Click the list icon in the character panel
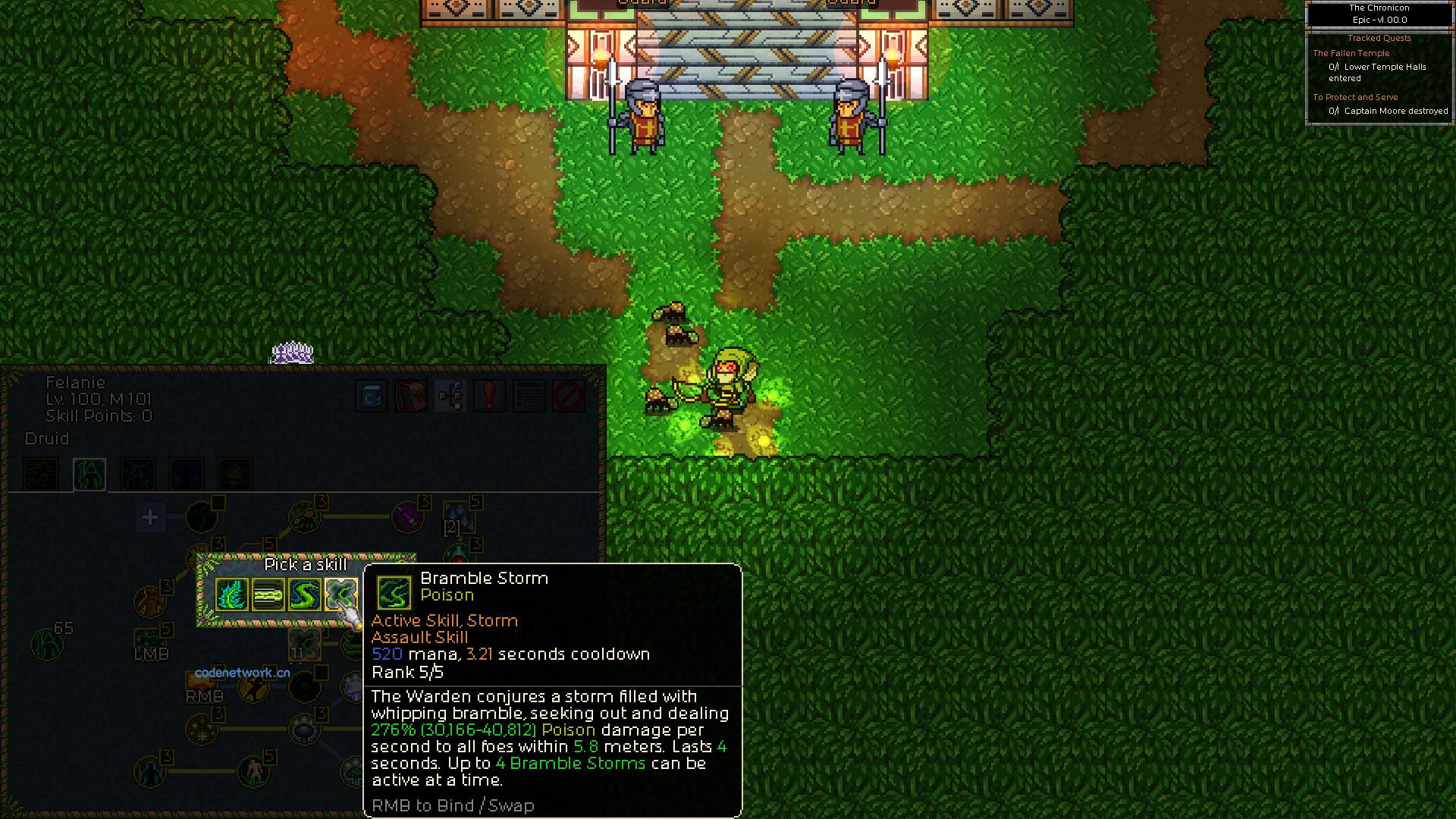The width and height of the screenshot is (1456, 819). [x=529, y=396]
